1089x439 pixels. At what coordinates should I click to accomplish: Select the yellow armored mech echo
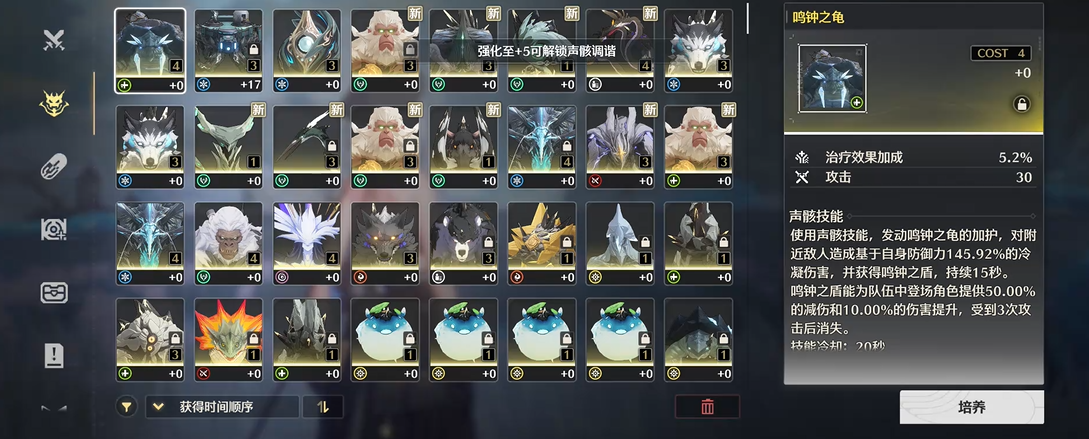pyautogui.click(x=541, y=240)
